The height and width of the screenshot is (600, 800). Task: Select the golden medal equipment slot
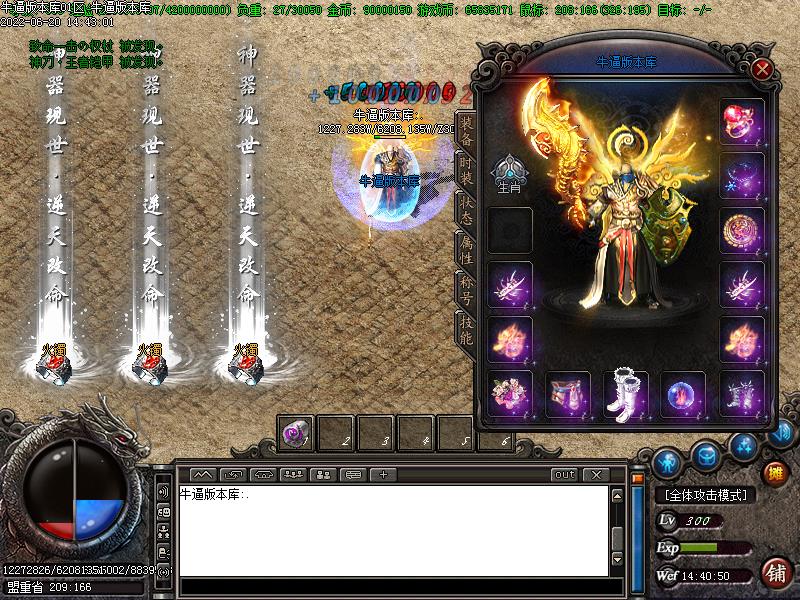coord(742,231)
